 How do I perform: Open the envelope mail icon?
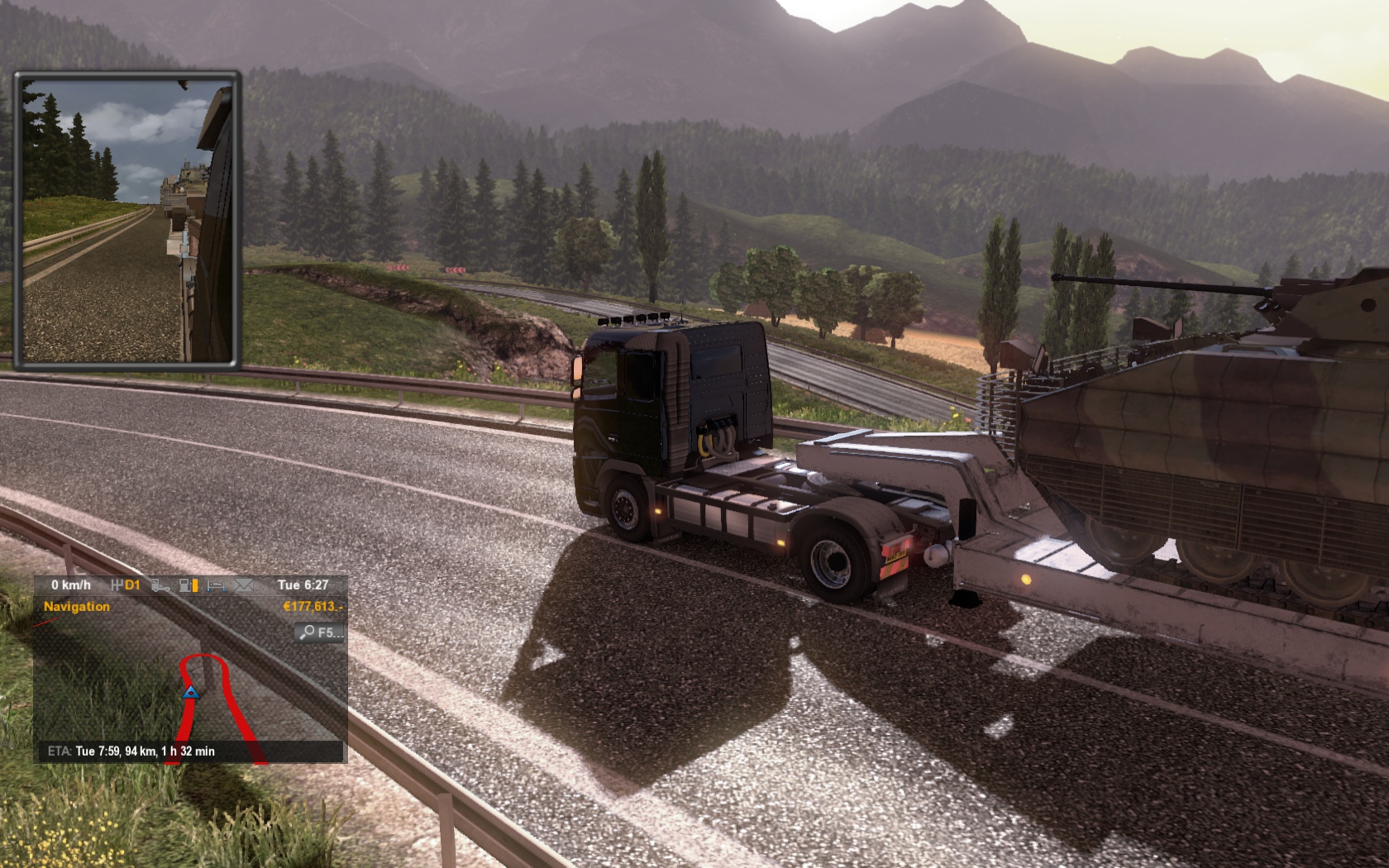point(243,585)
